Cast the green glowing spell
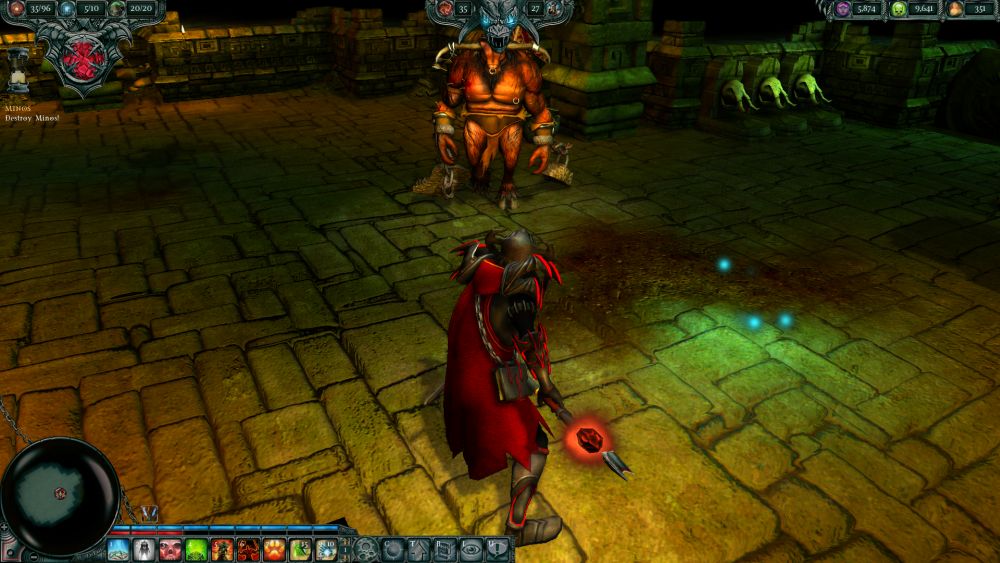1000x563 pixels. (x=197, y=550)
